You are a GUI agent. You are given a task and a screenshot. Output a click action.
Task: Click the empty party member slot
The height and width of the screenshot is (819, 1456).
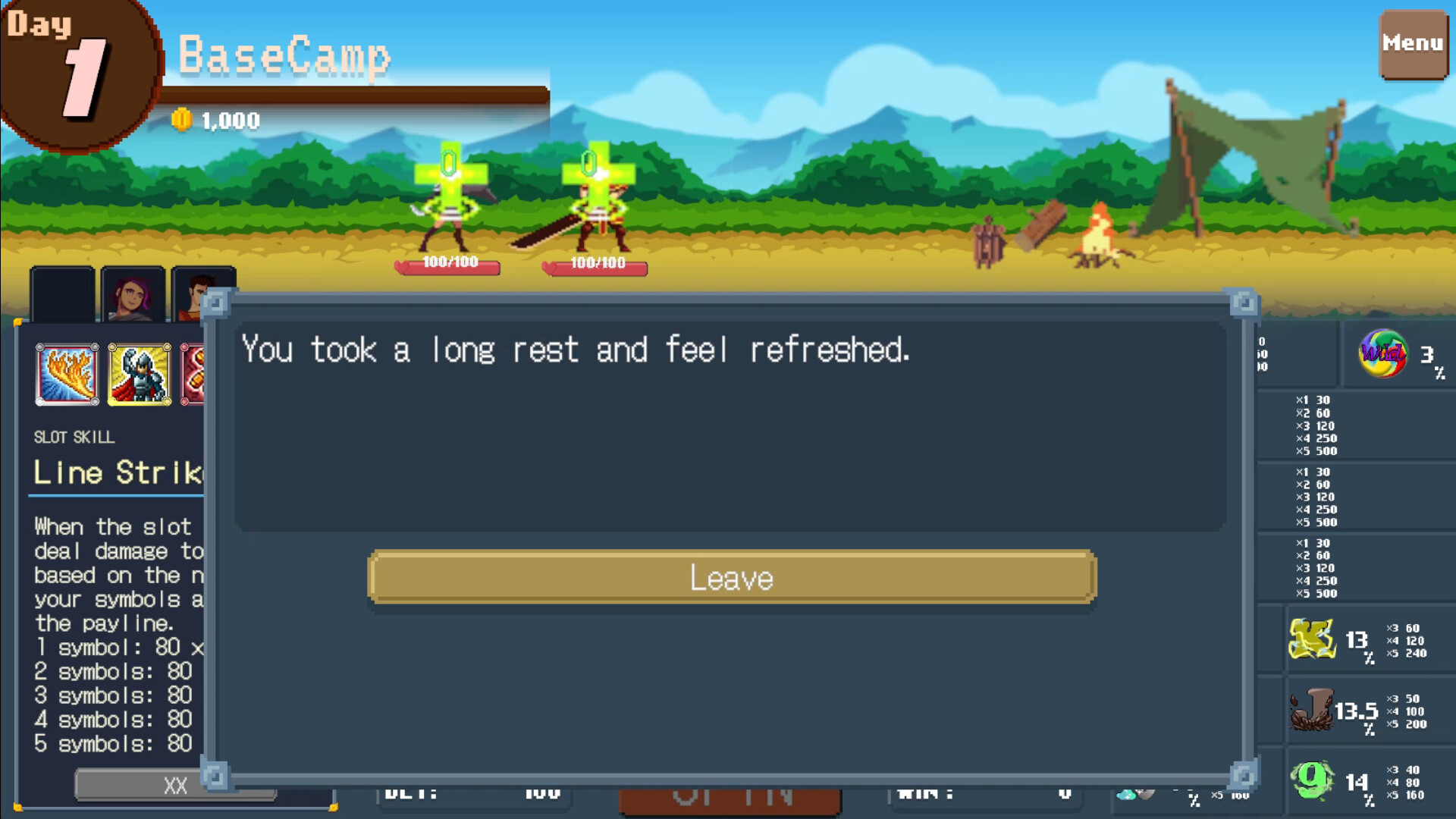point(61,292)
